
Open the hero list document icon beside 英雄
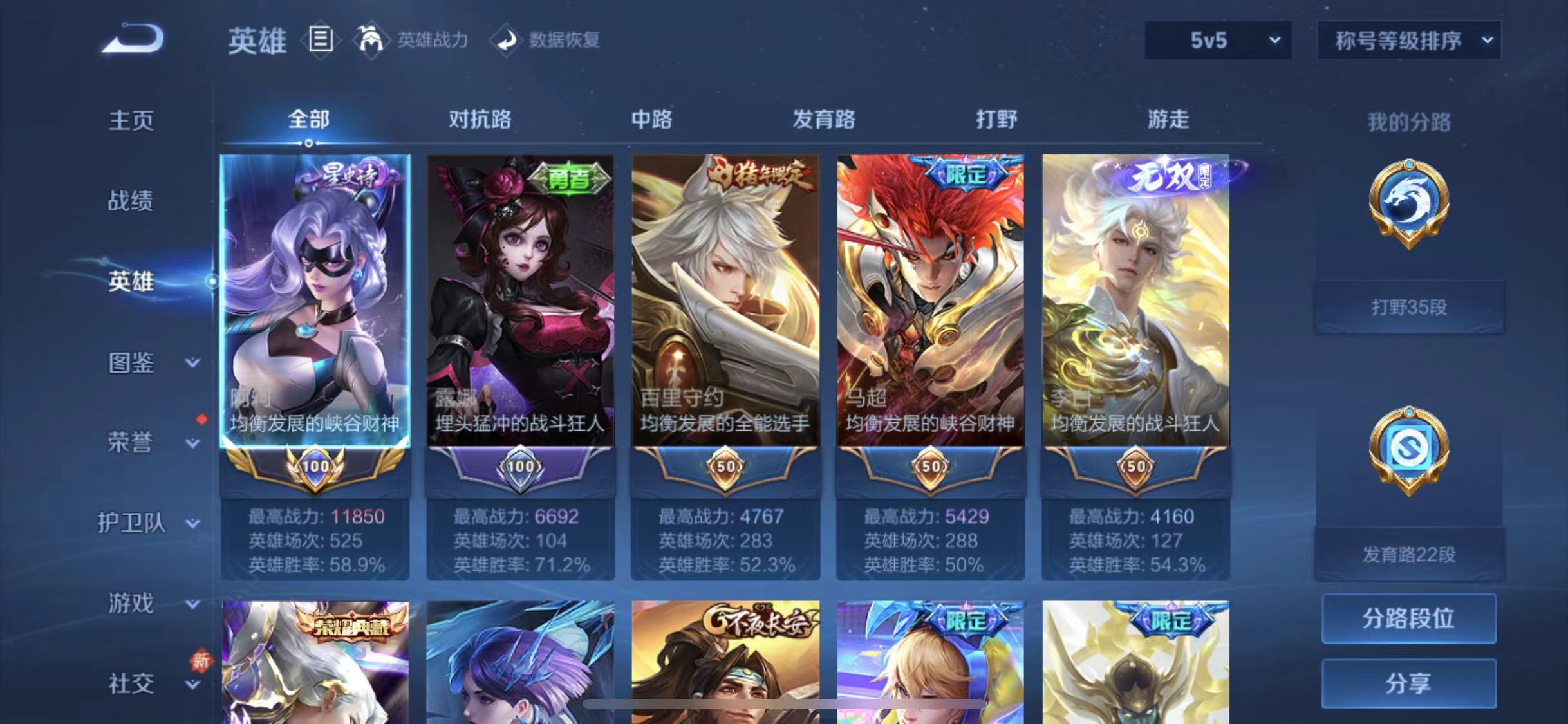tap(320, 40)
